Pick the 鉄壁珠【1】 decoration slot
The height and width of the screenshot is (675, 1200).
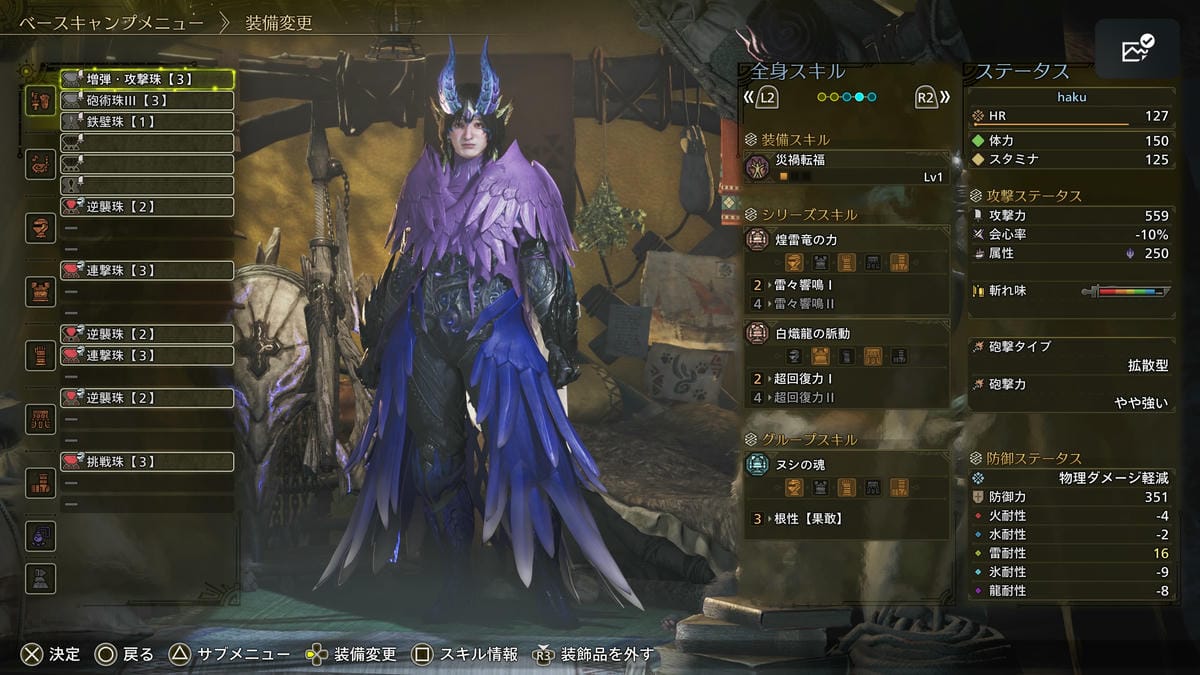146,121
